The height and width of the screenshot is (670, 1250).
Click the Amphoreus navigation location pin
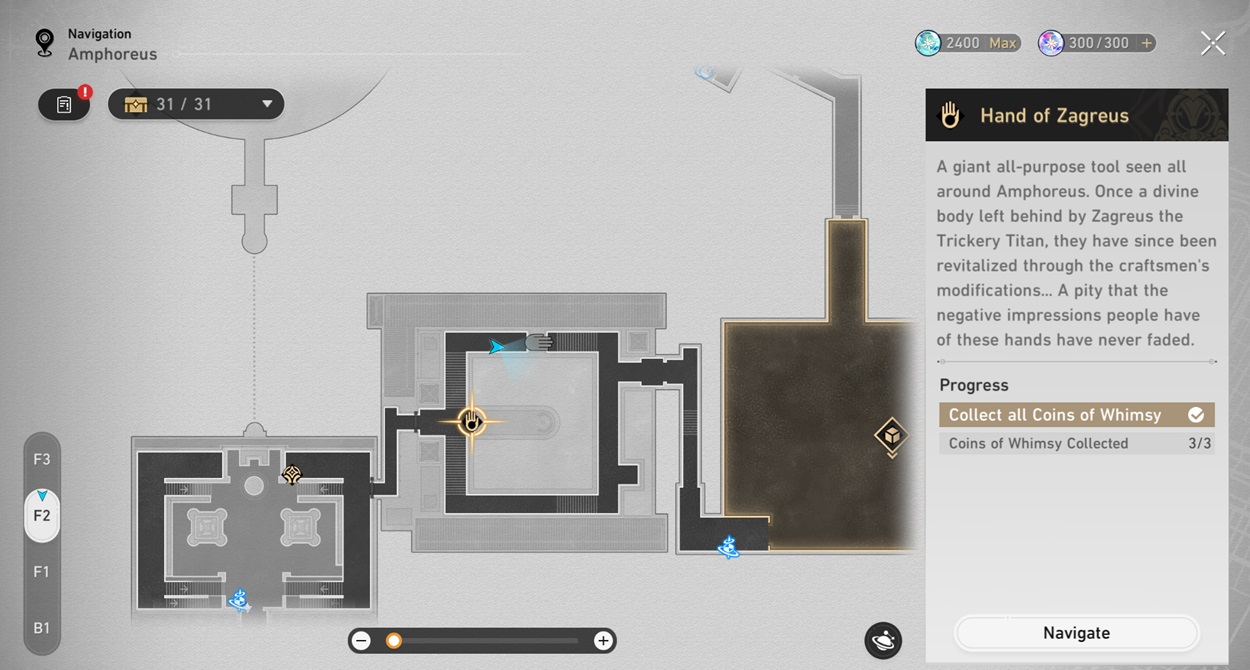click(44, 42)
